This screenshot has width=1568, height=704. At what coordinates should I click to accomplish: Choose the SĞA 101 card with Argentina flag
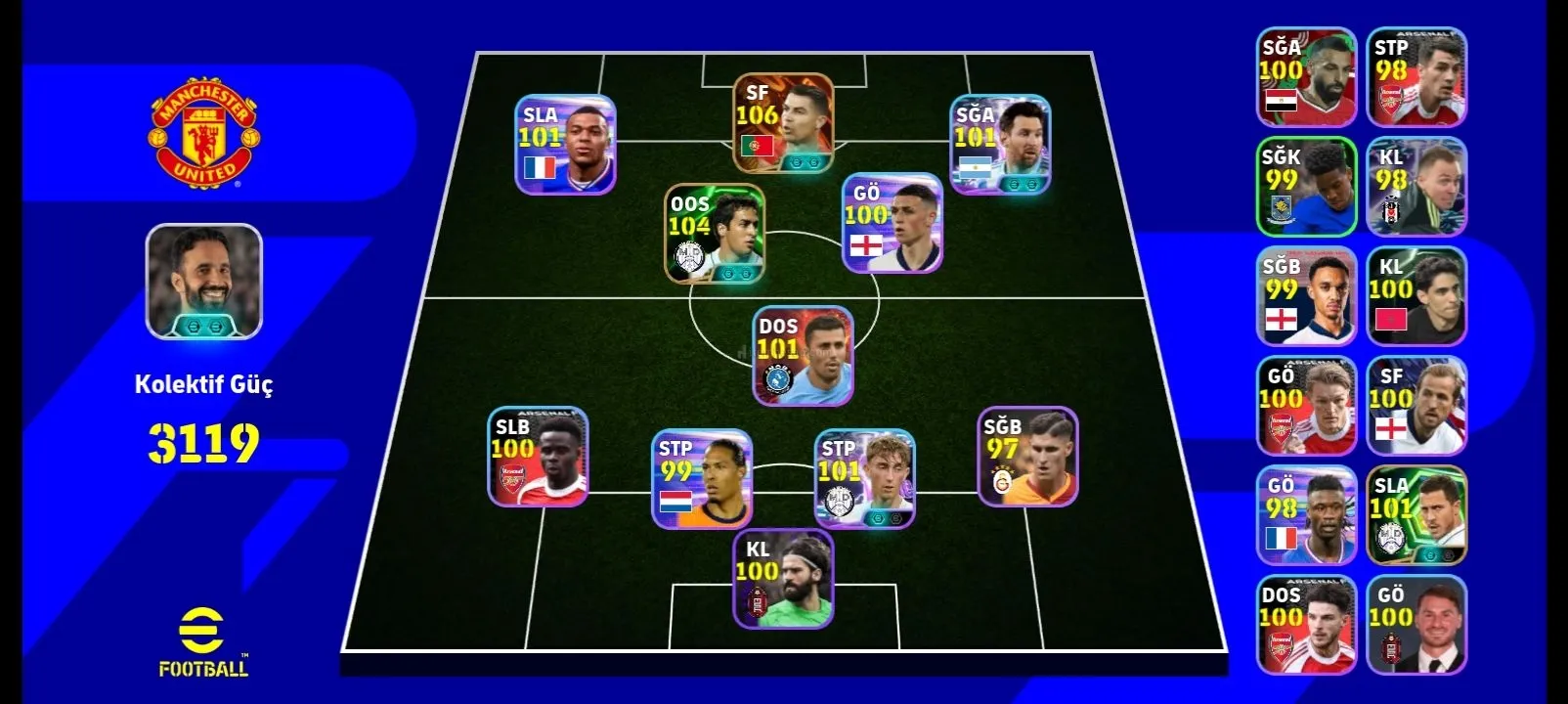coord(1000,145)
